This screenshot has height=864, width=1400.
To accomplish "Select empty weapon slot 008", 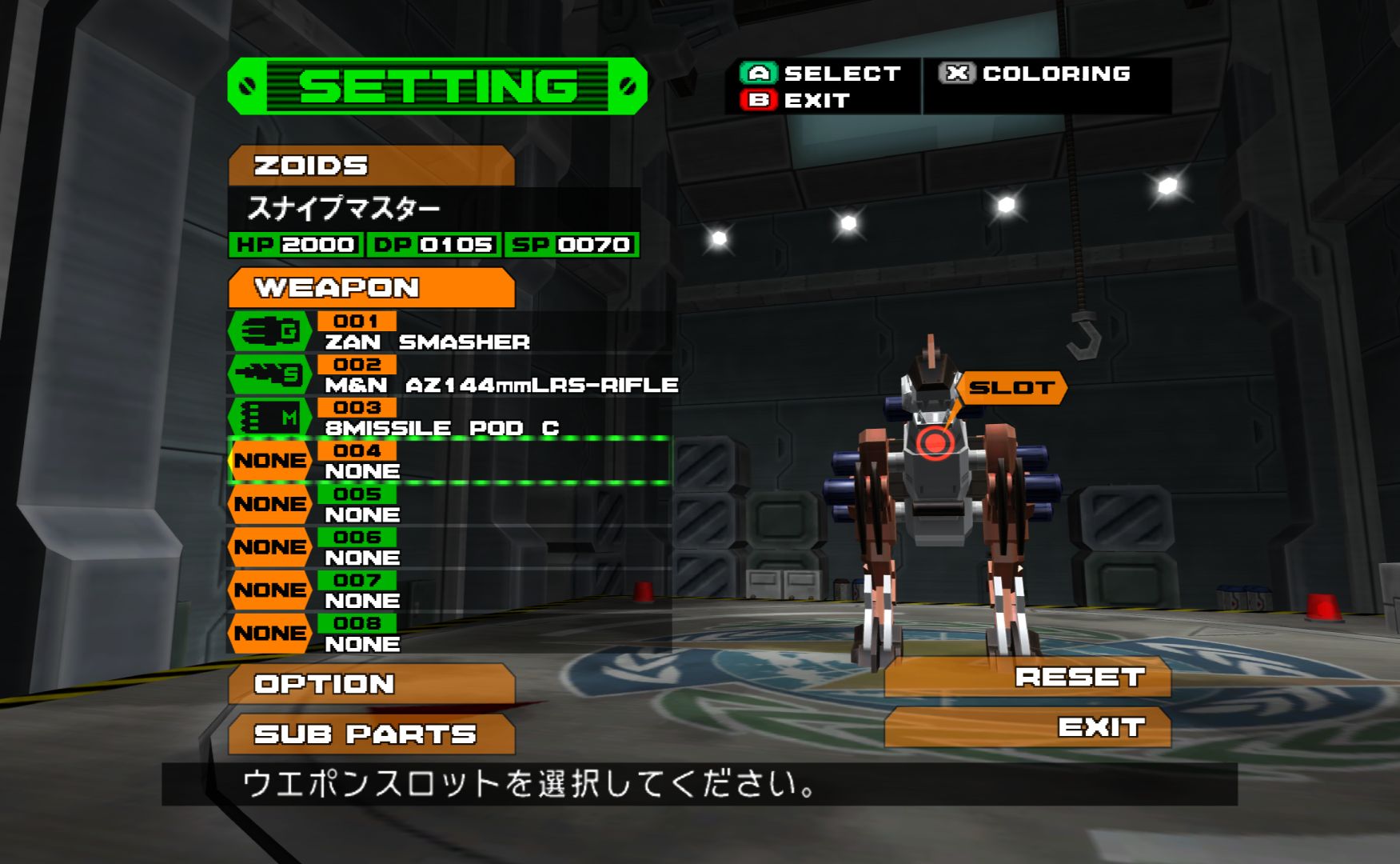I will tap(448, 634).
